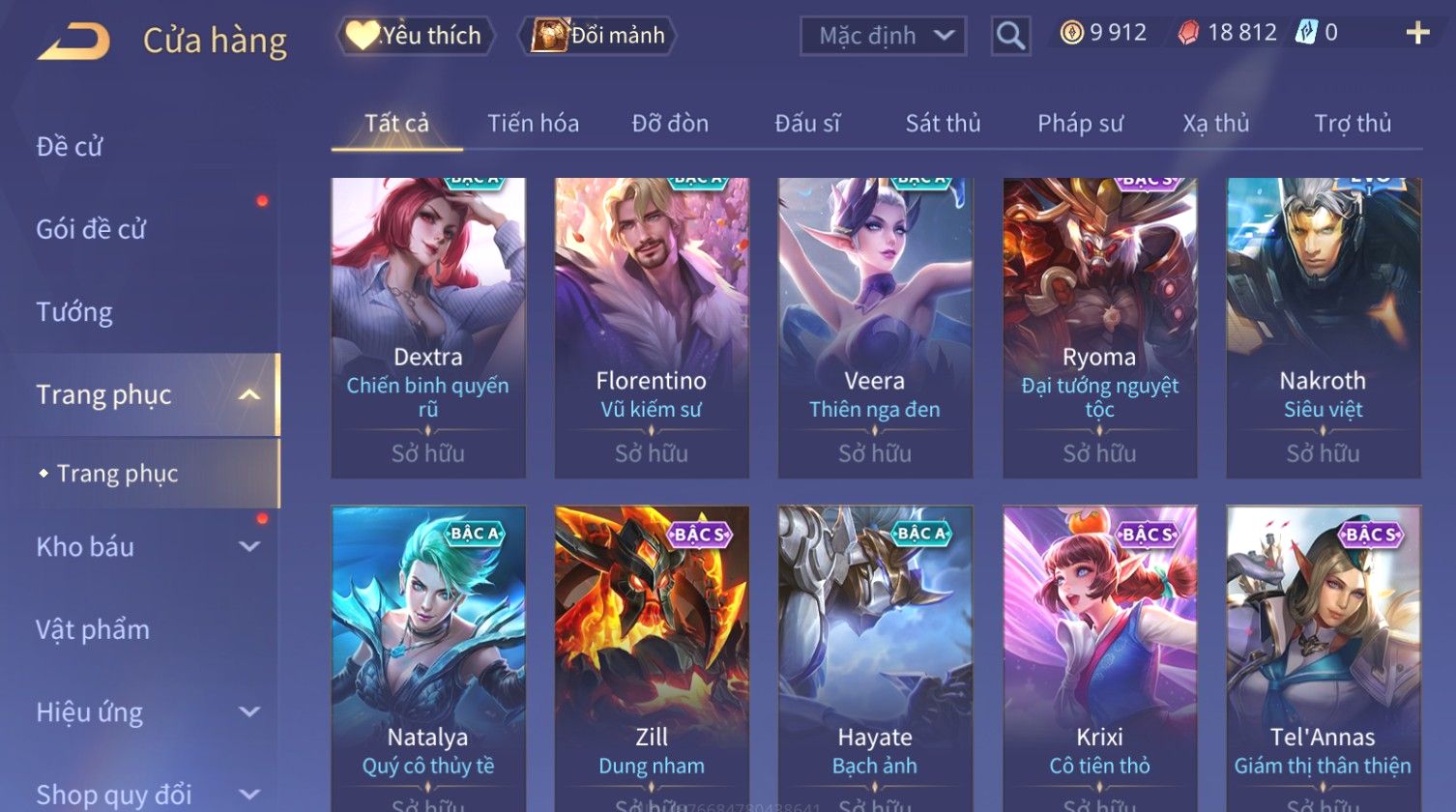Switch to the Đỡ đòn tab

670,124
